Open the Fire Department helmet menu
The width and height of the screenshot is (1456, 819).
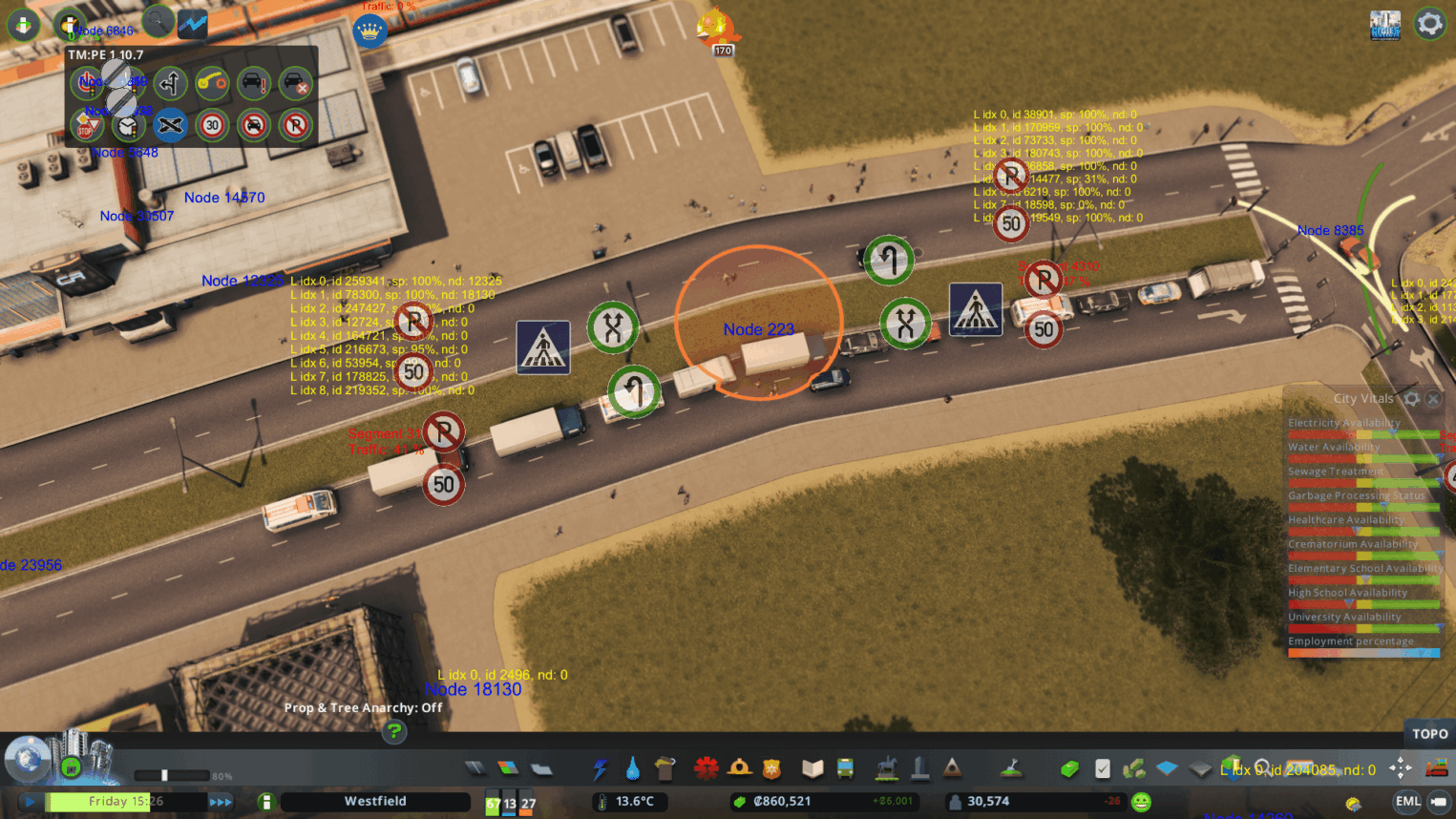pyautogui.click(x=739, y=768)
